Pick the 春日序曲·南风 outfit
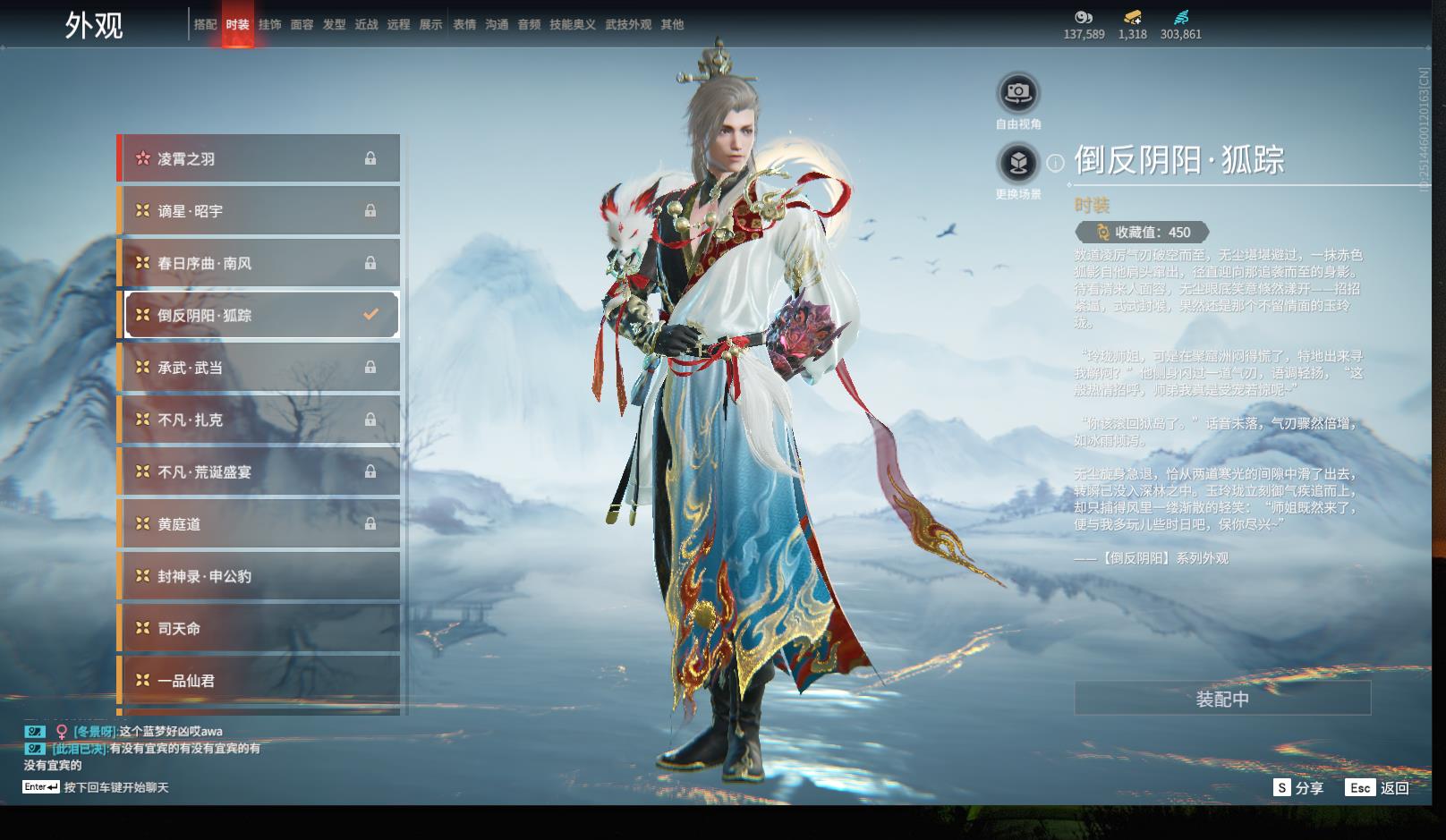Viewport: 1446px width, 840px height. (x=259, y=263)
